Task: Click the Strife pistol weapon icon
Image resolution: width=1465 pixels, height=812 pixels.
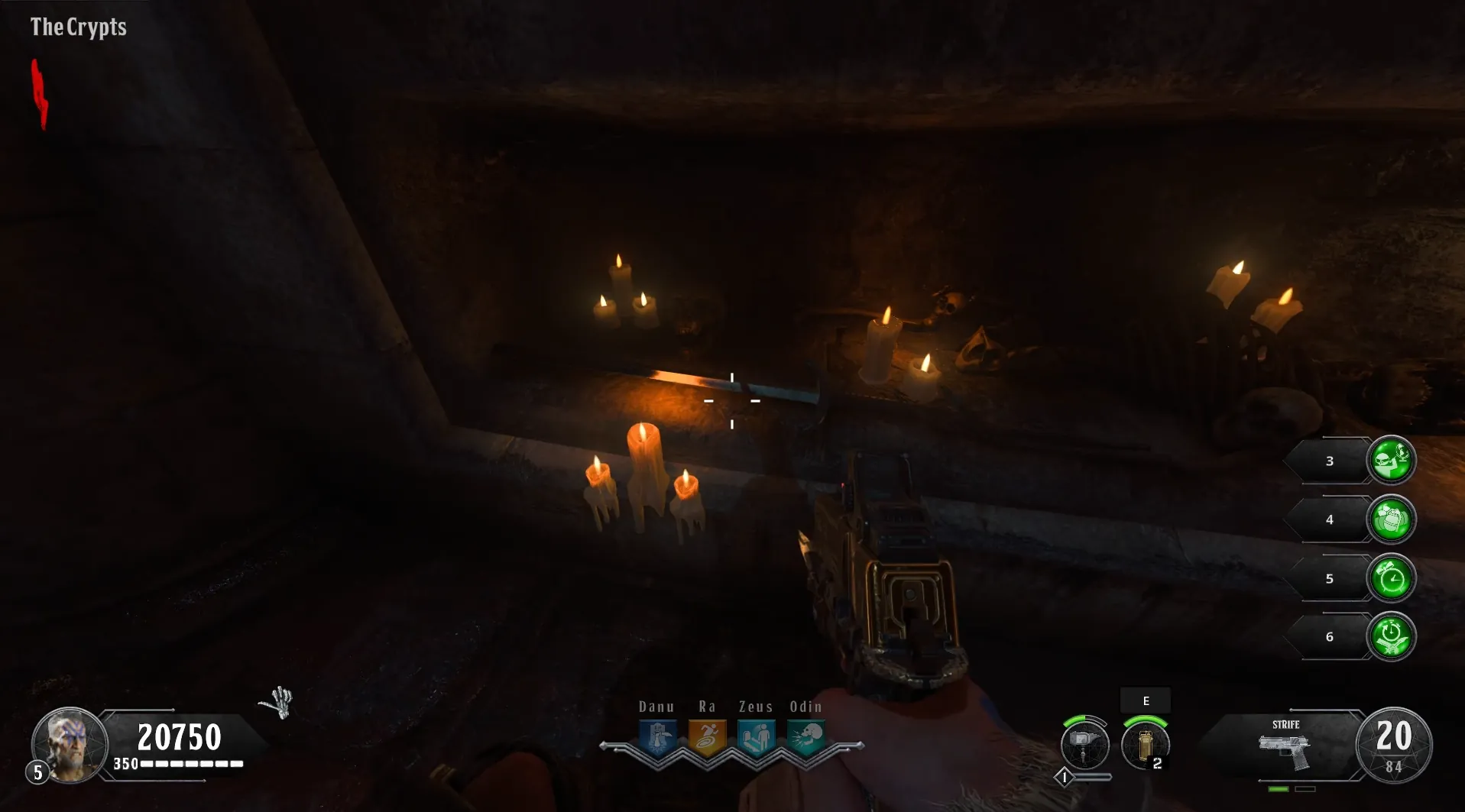Action: click(x=1285, y=750)
